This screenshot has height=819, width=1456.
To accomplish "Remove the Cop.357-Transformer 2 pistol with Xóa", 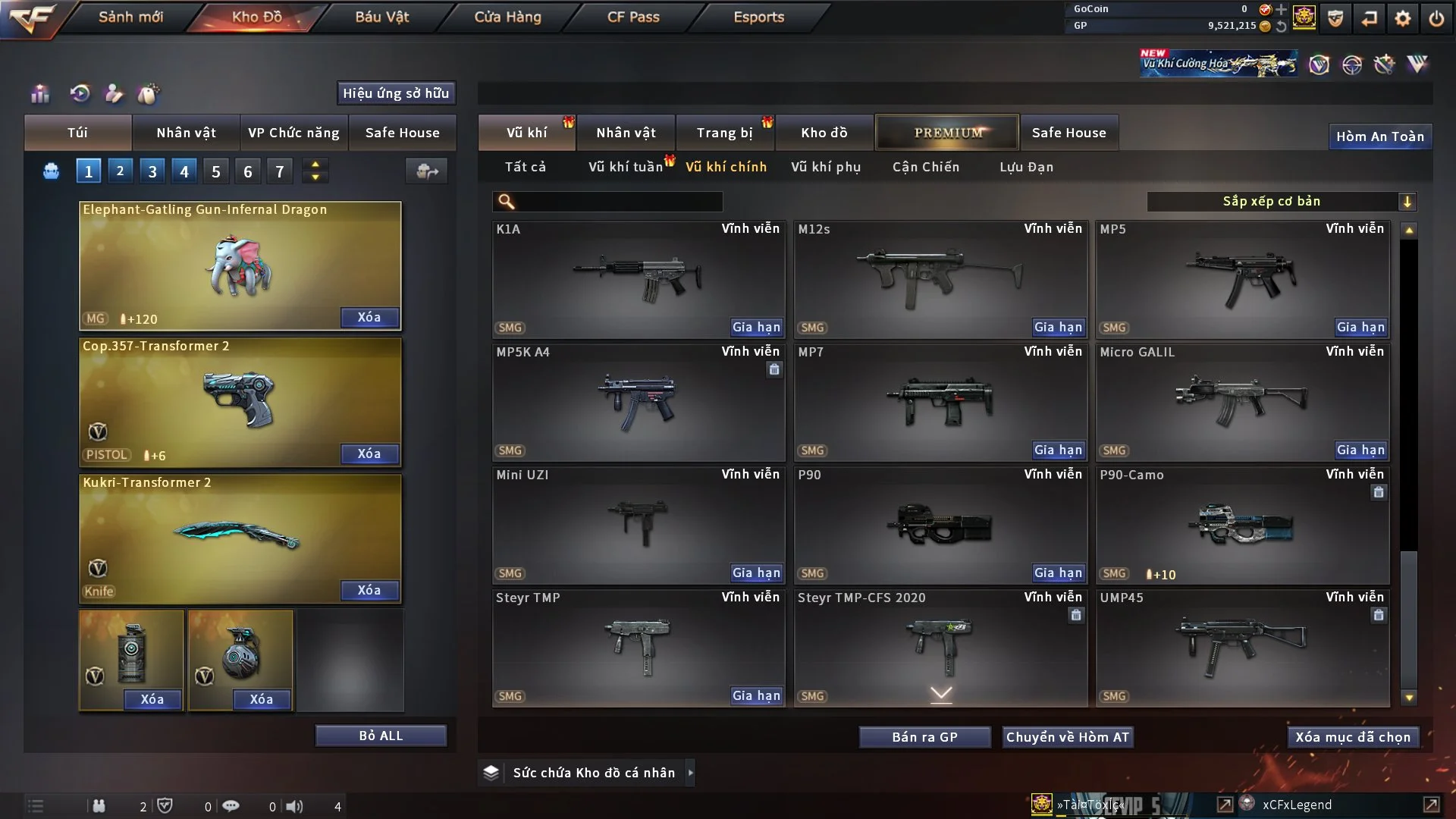I will click(369, 453).
